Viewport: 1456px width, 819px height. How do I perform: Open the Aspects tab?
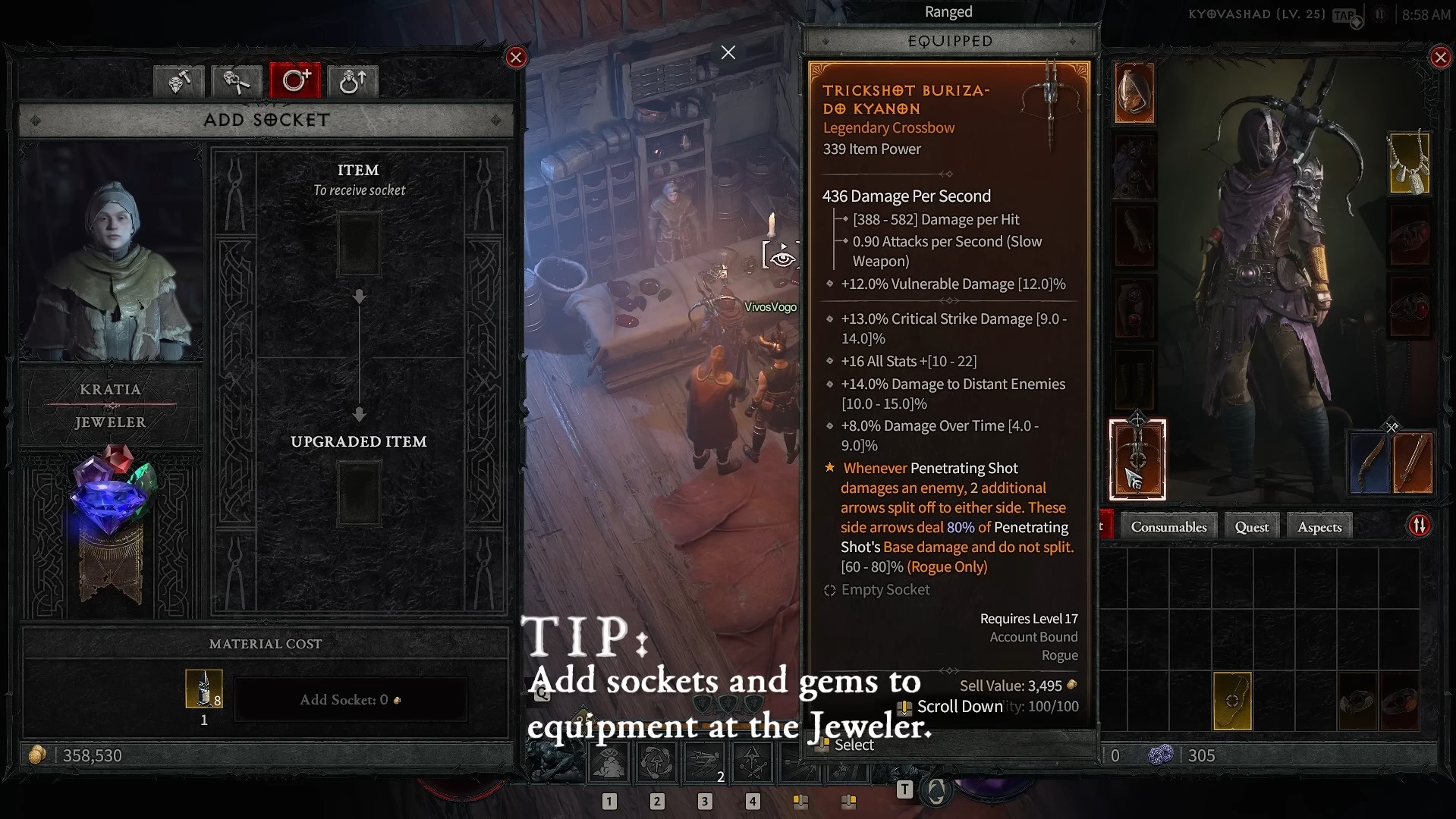[1319, 526]
